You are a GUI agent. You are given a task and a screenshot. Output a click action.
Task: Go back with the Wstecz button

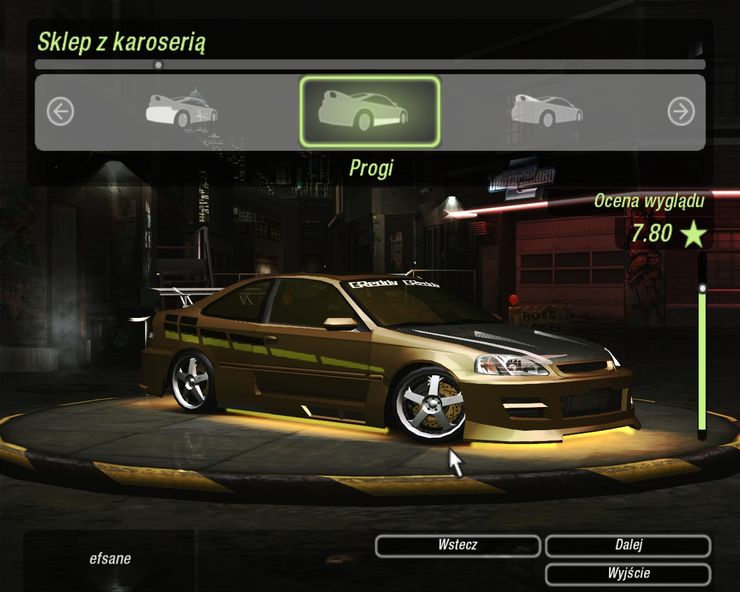click(458, 546)
